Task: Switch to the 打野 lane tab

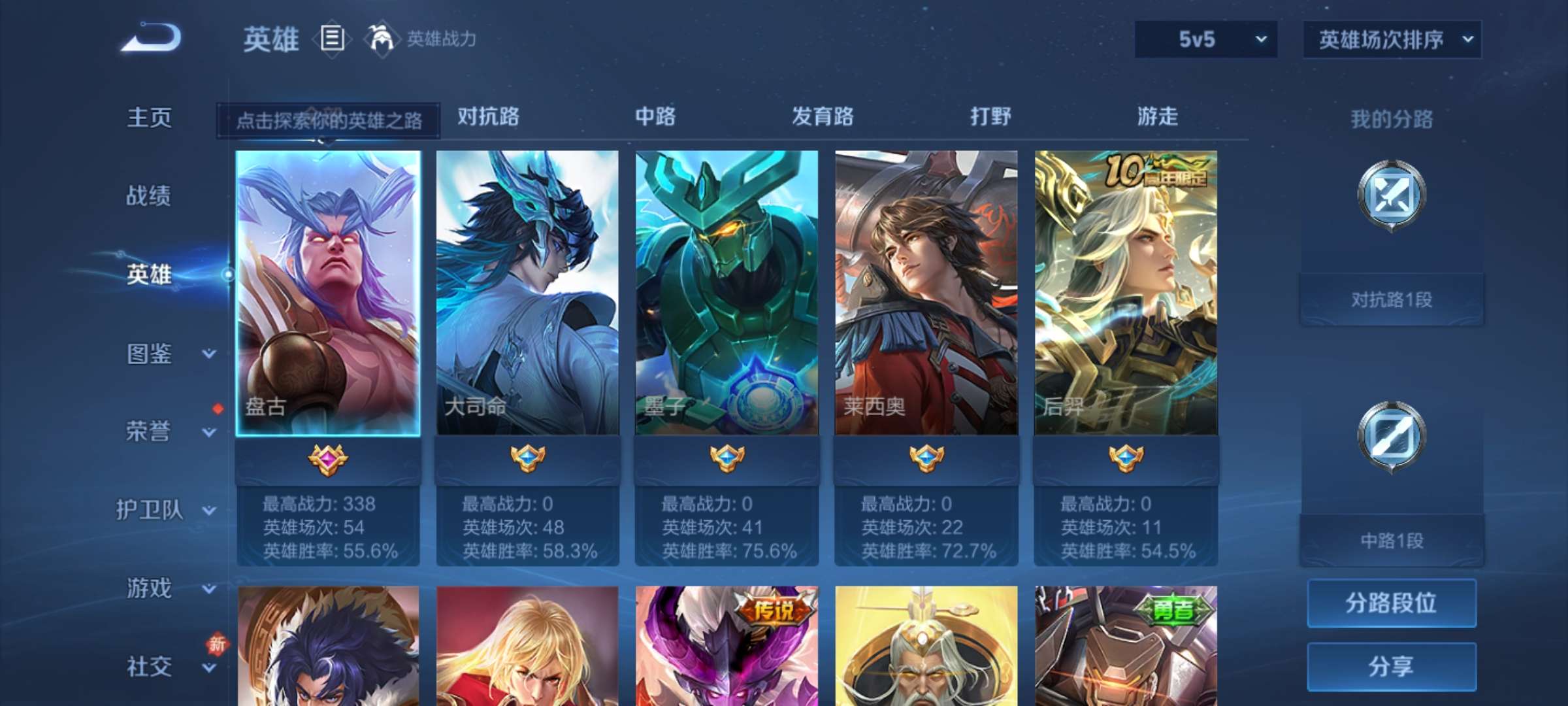Action: tap(990, 118)
